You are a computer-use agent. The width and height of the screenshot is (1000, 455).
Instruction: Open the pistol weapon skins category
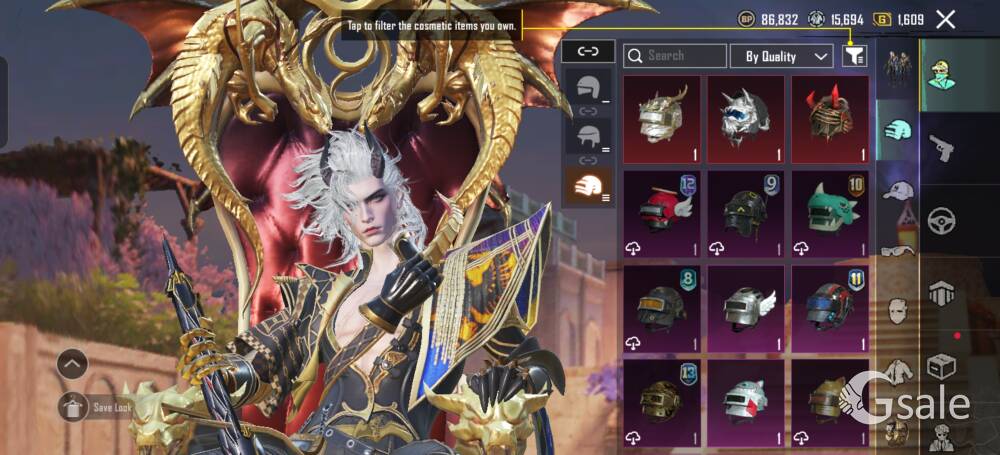tap(941, 148)
